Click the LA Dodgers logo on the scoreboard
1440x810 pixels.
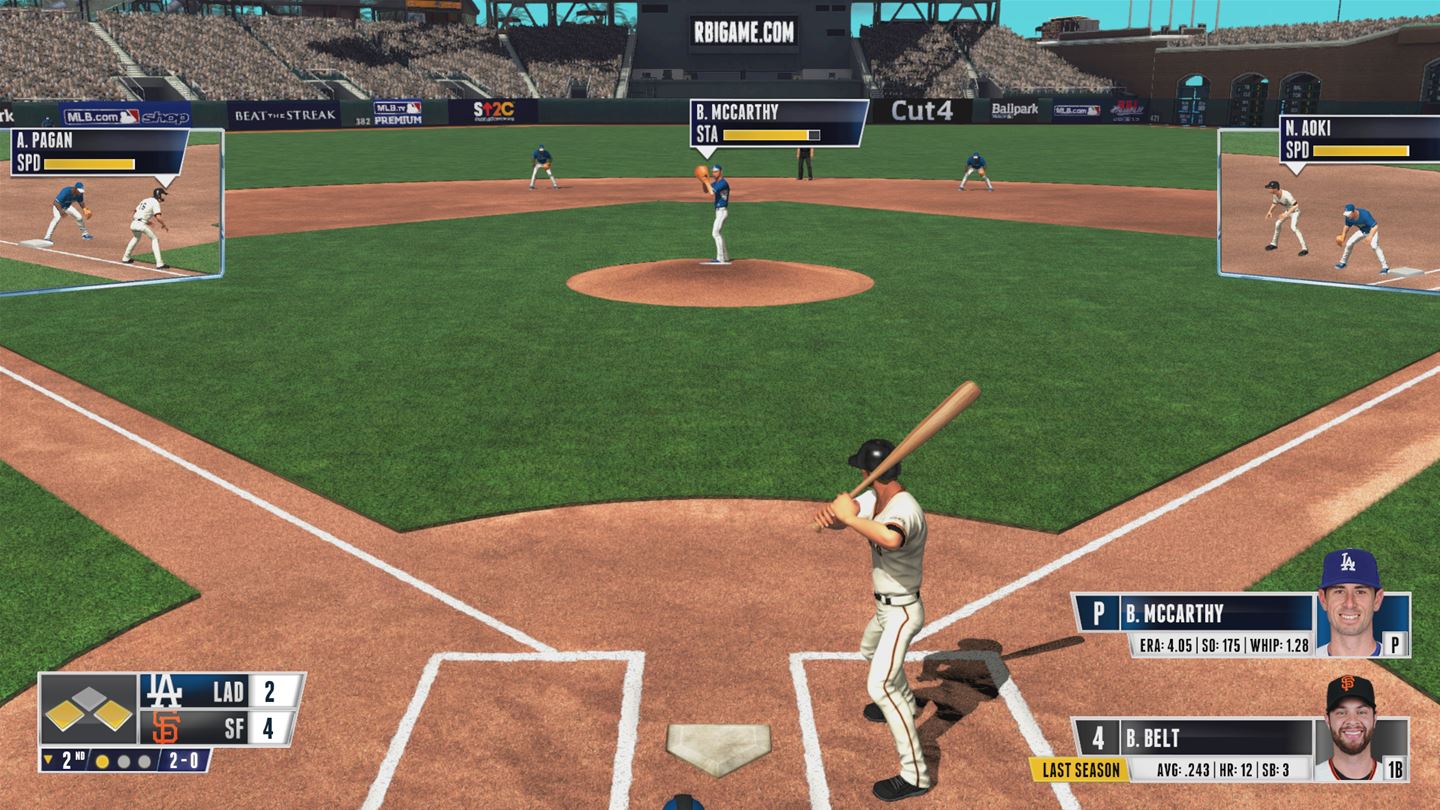tap(163, 692)
